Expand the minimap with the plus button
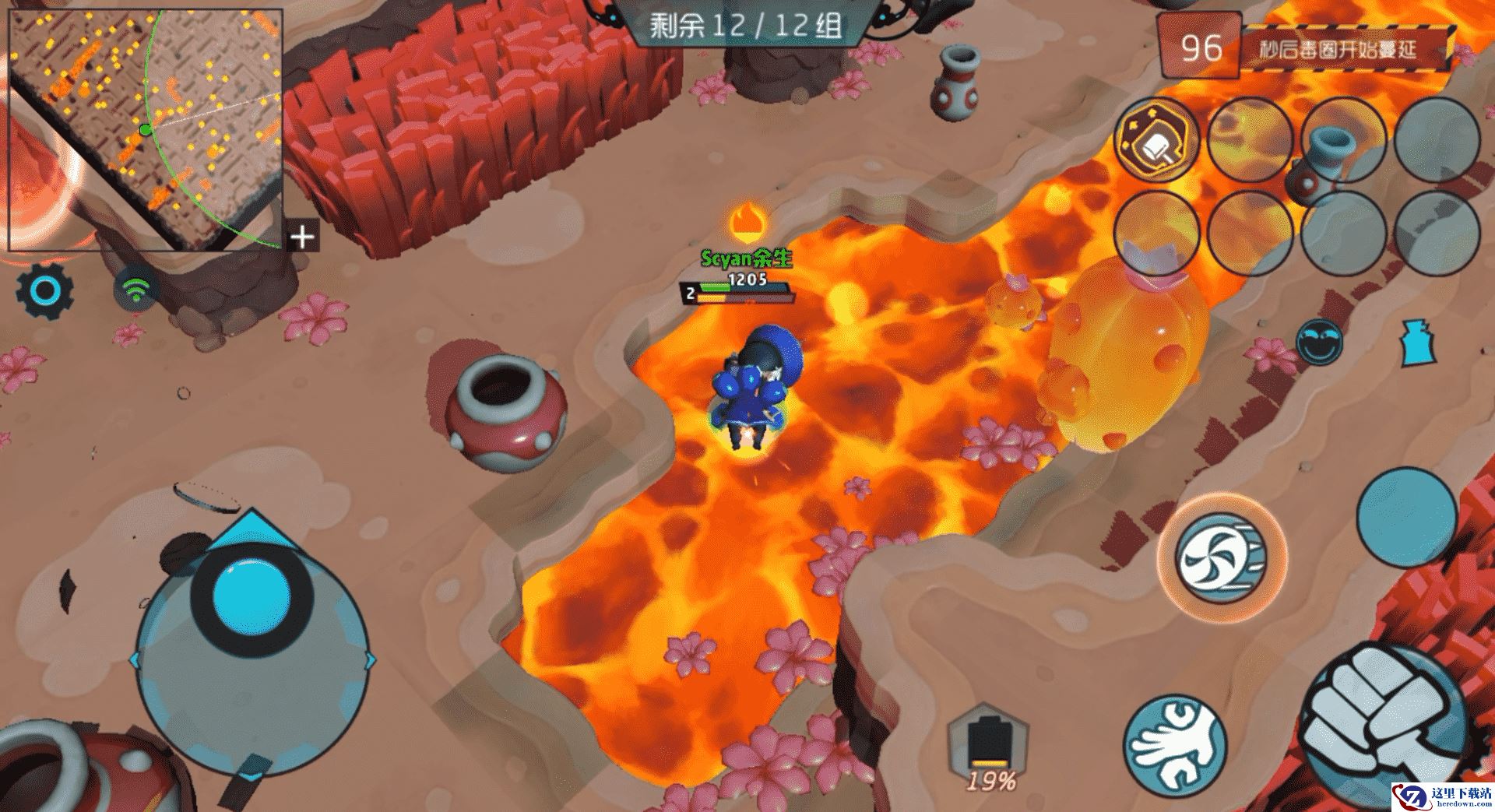The image size is (1495, 812). tap(302, 236)
